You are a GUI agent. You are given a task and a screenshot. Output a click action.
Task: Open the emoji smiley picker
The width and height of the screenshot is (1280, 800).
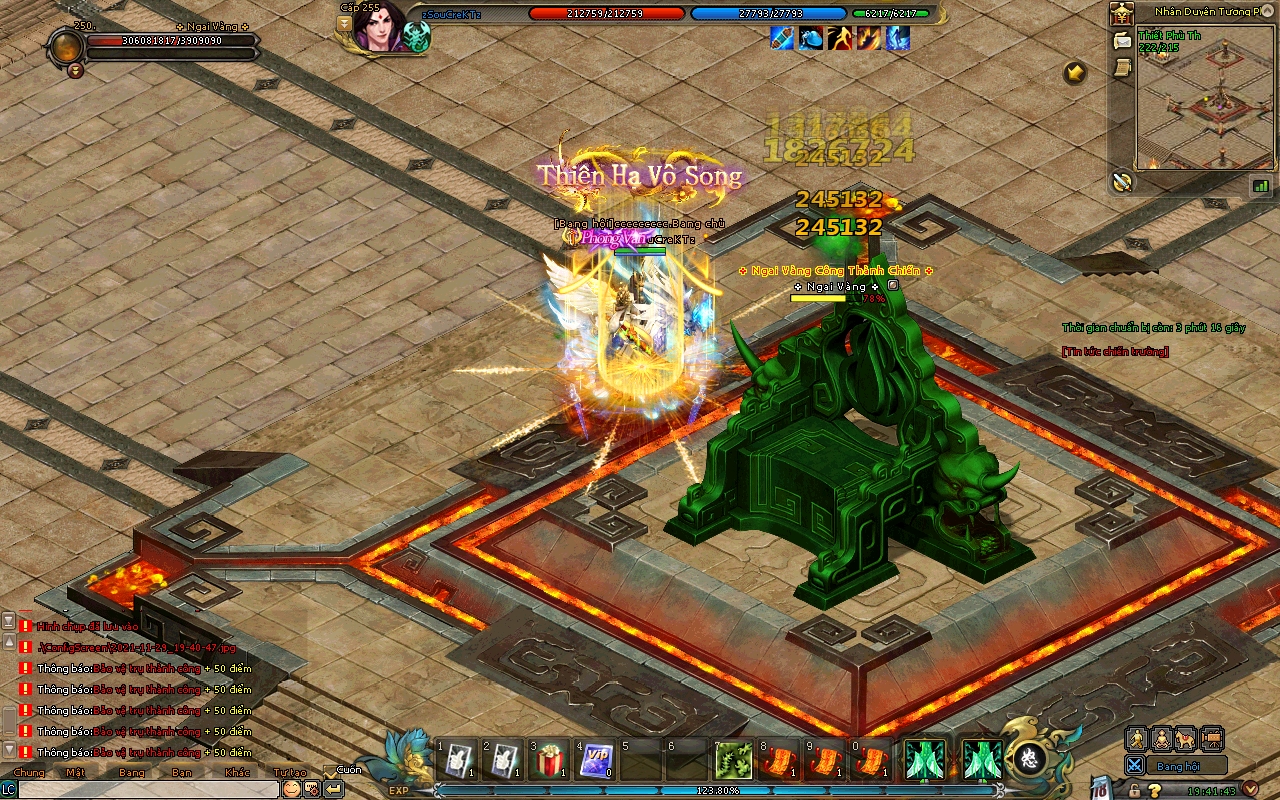(291, 788)
